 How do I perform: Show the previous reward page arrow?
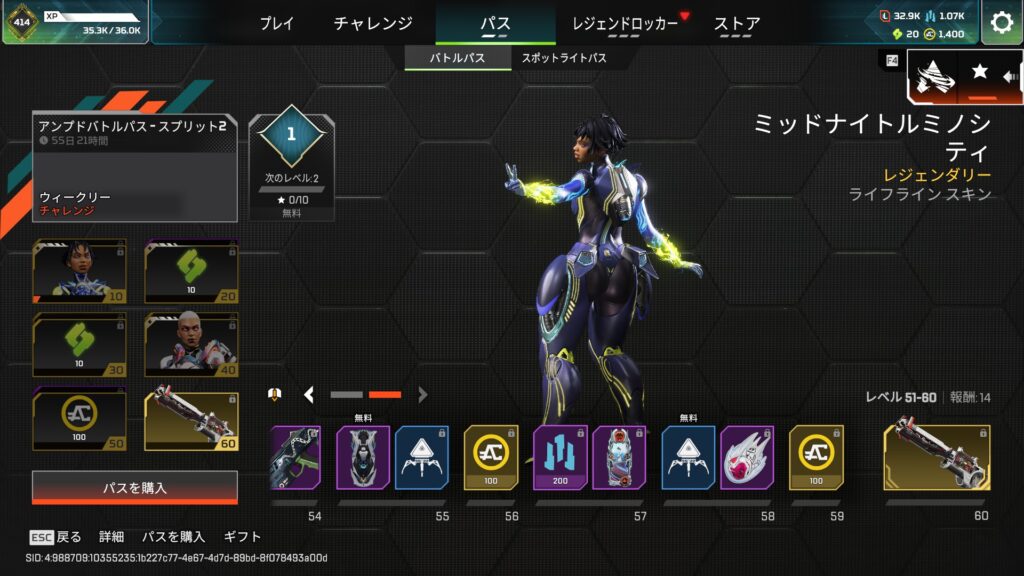[309, 395]
